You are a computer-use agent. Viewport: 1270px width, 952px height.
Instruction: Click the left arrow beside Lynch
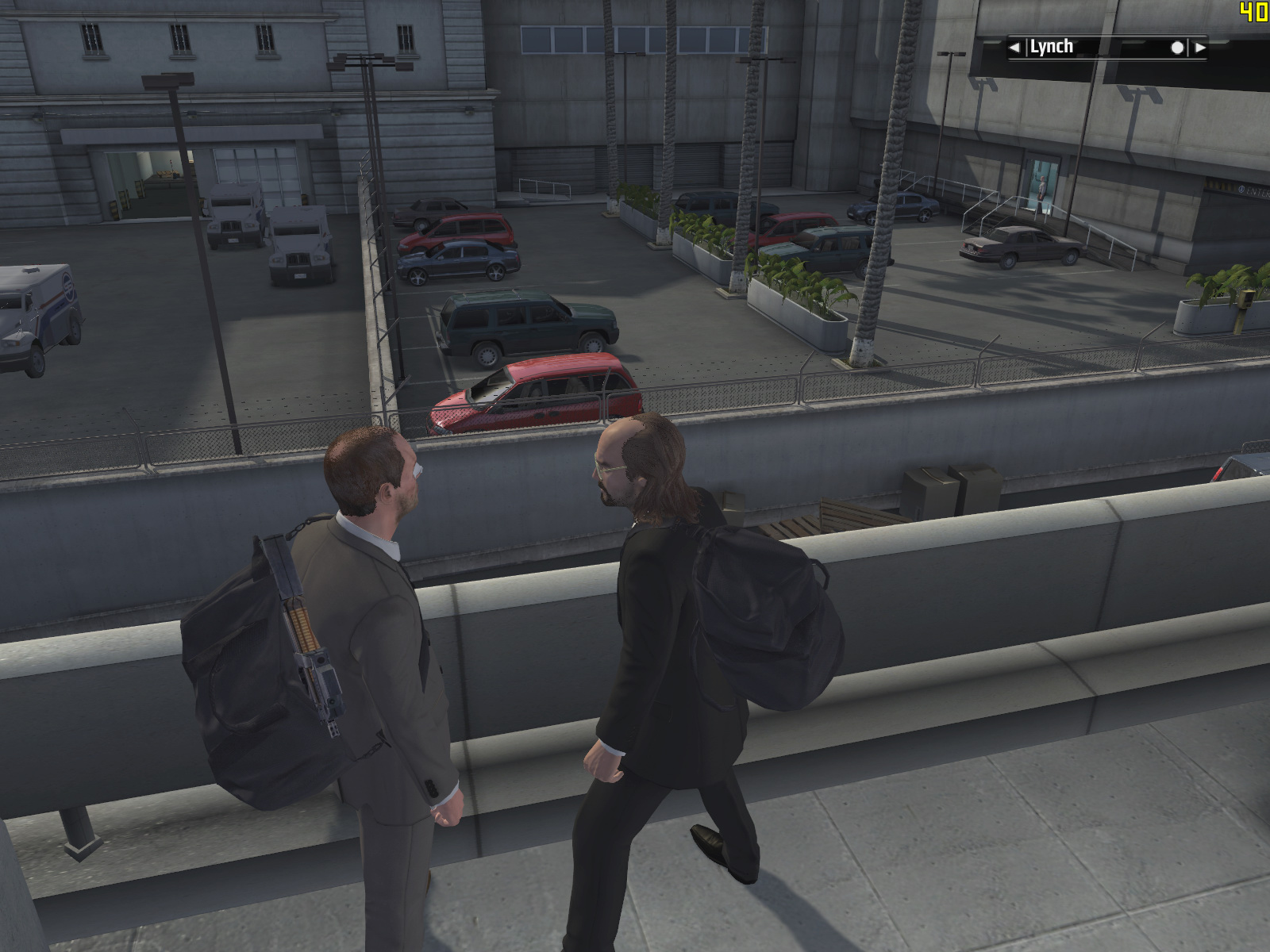[1014, 48]
